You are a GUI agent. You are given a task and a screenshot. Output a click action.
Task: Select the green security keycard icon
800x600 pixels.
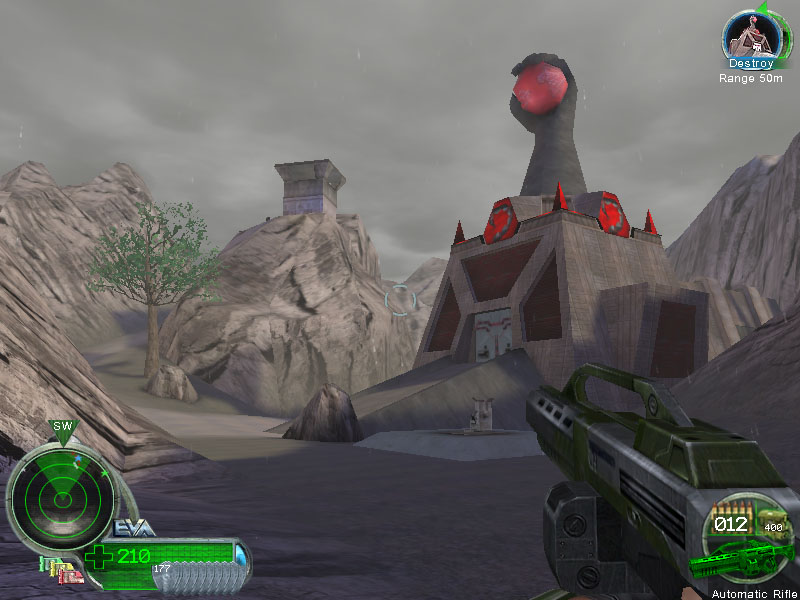coord(45,564)
